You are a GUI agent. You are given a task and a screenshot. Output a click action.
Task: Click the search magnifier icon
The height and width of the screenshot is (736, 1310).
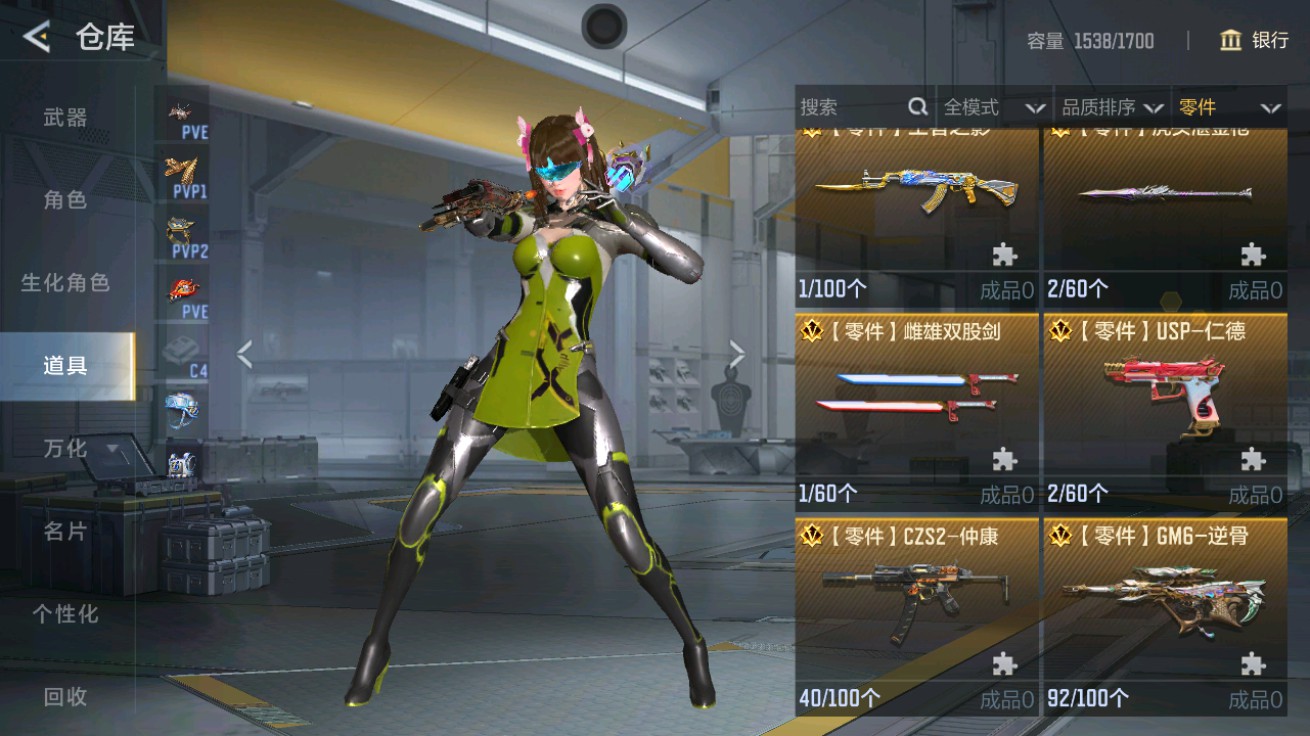tap(916, 106)
